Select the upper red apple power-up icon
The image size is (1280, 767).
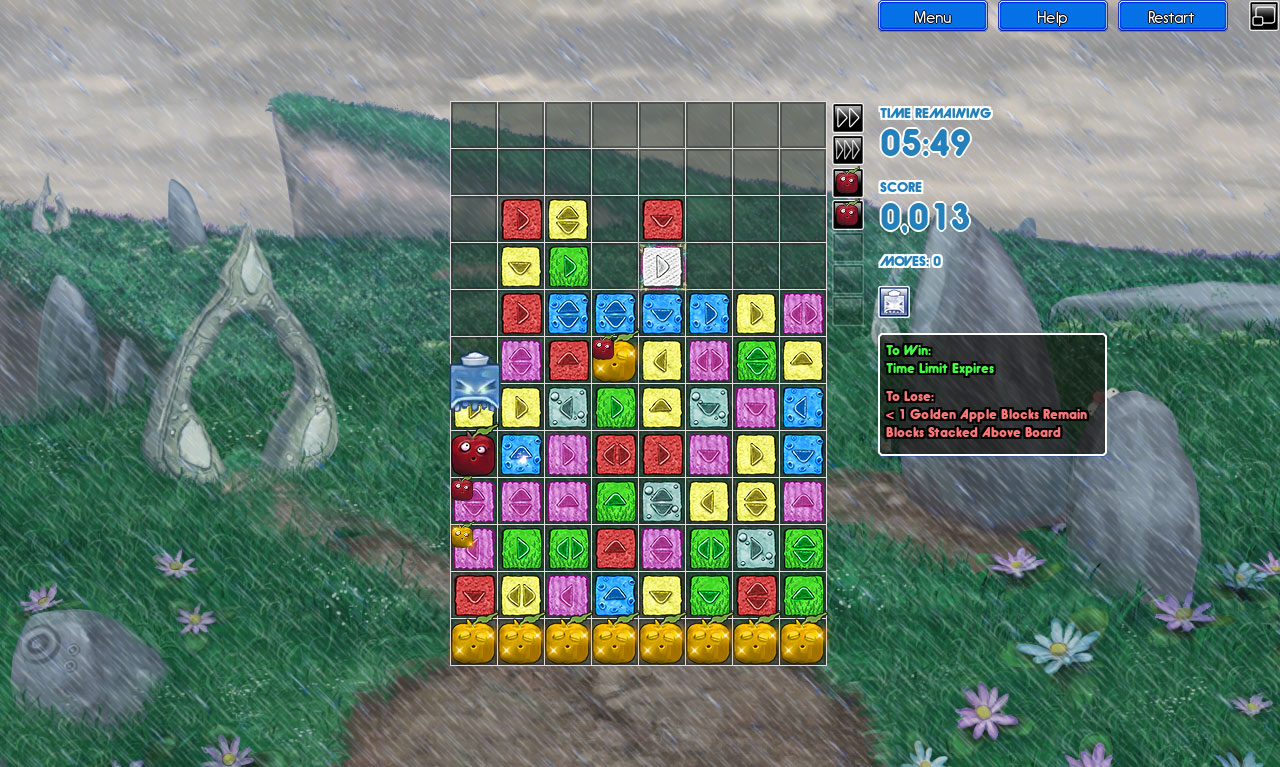click(x=847, y=181)
